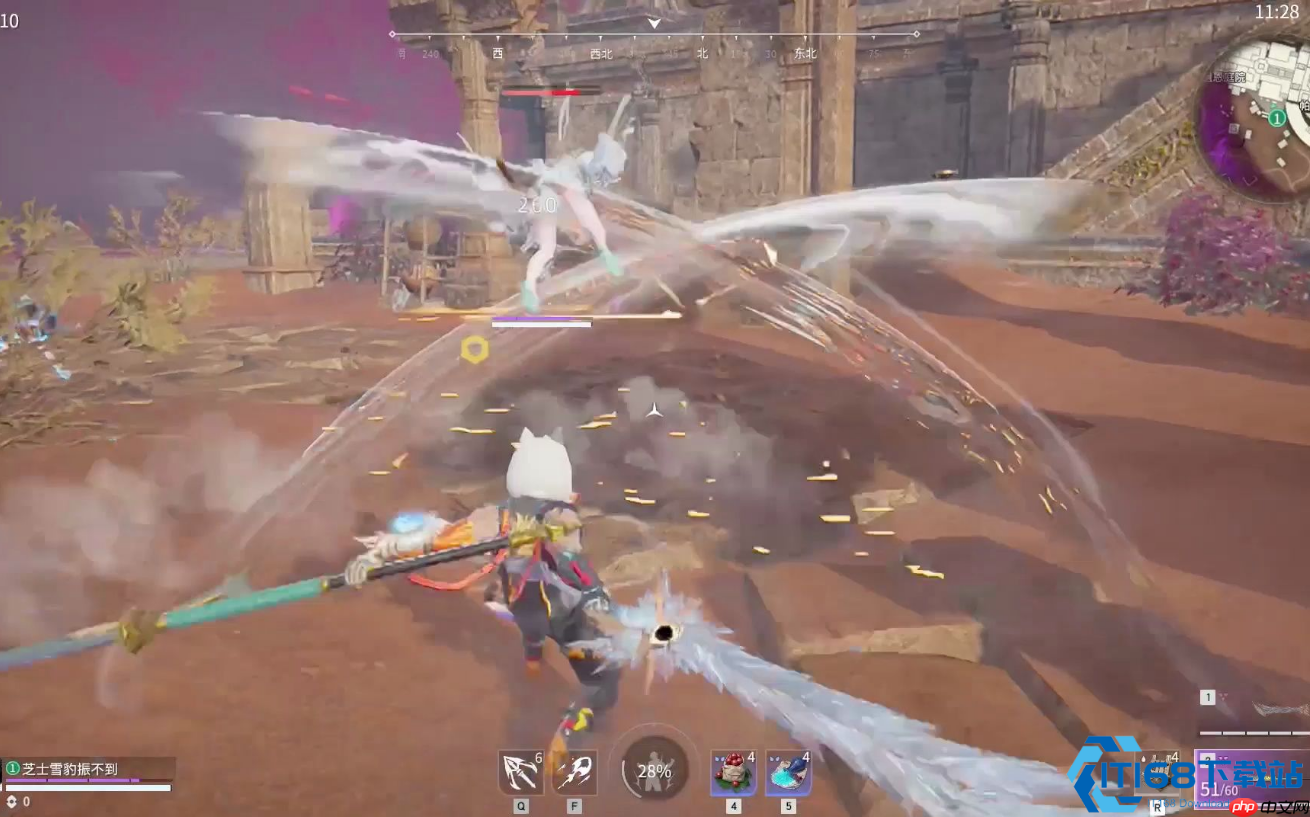Viewport: 1310px width, 817px height.
Task: Click the 28% ultimate charge gauge
Action: click(x=654, y=771)
